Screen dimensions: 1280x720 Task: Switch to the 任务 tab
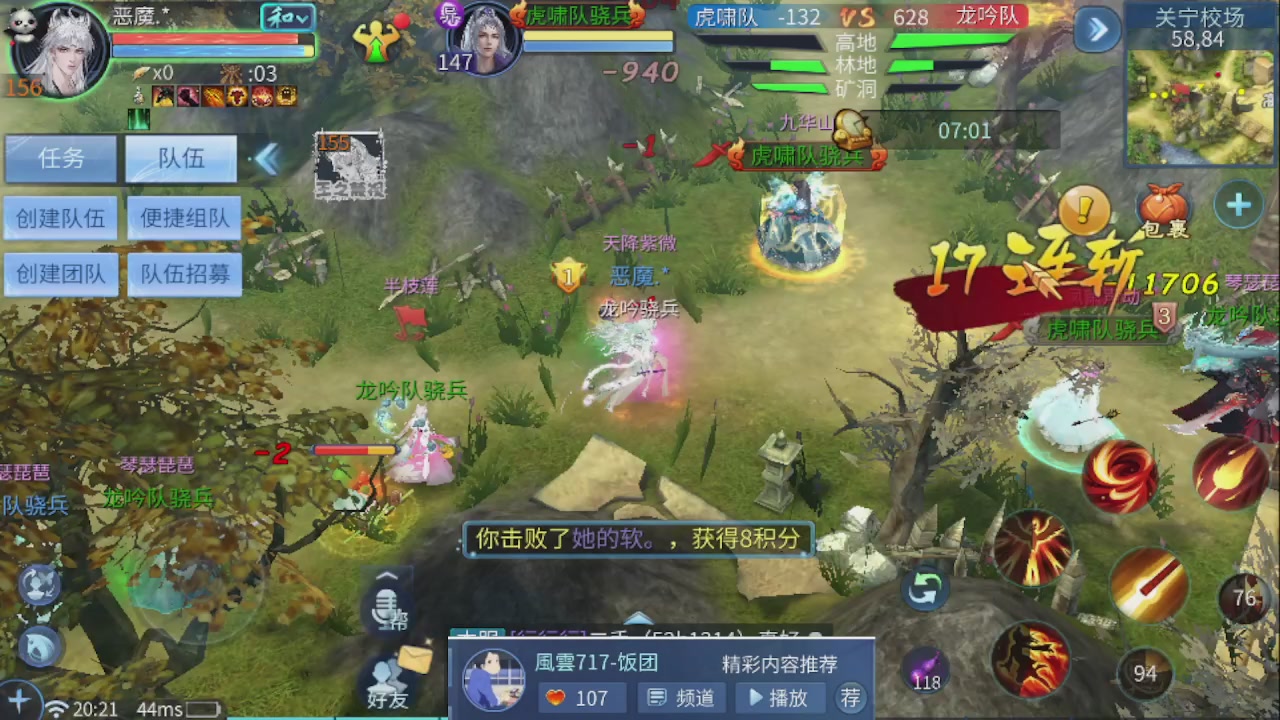point(60,160)
